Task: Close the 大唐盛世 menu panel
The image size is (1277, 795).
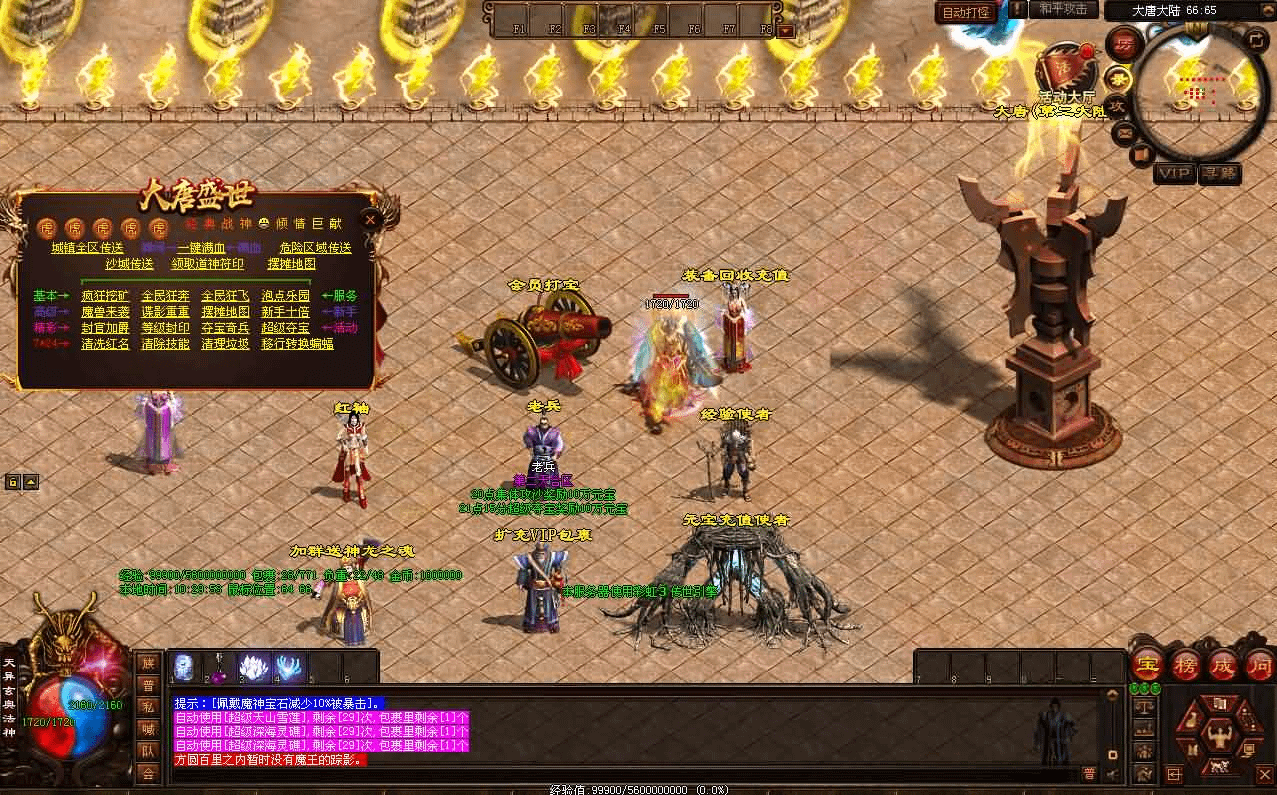Action: pyautogui.click(x=371, y=220)
